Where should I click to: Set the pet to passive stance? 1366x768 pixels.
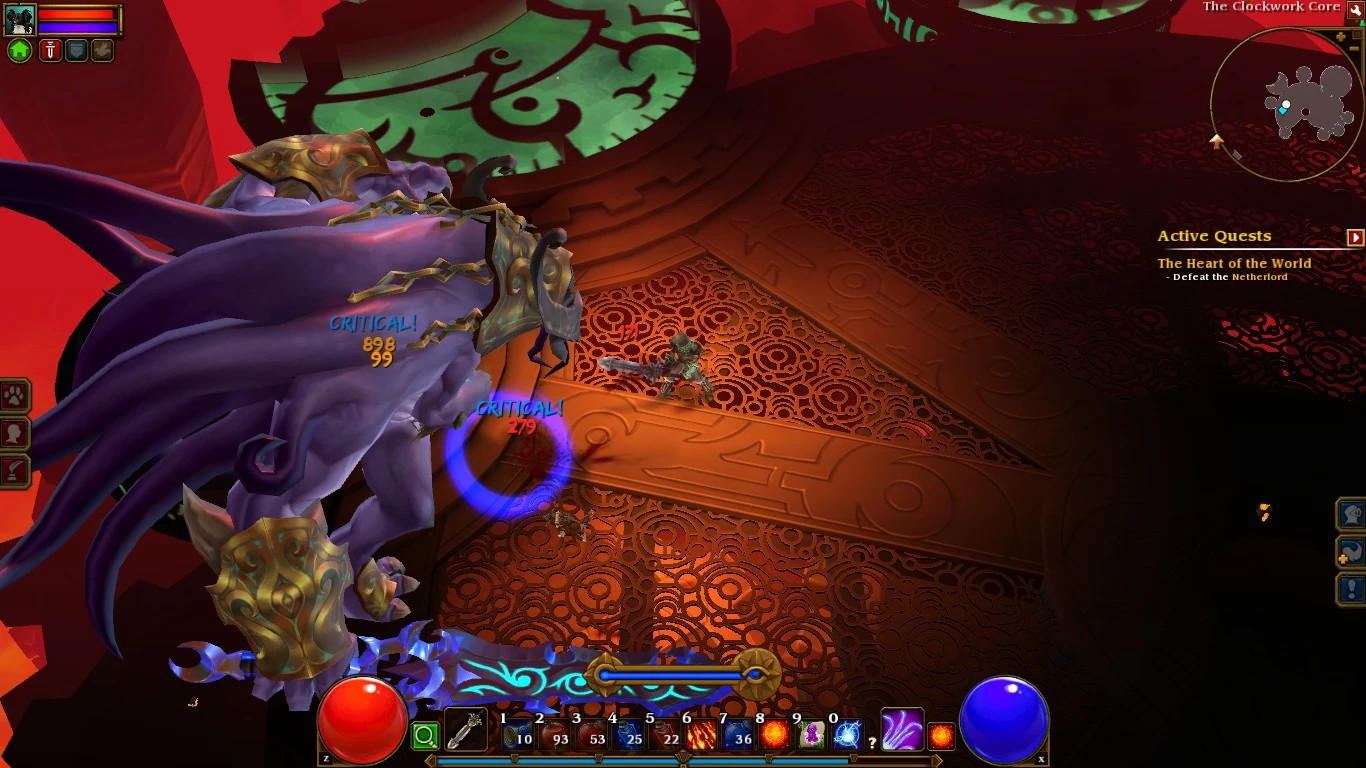[102, 50]
